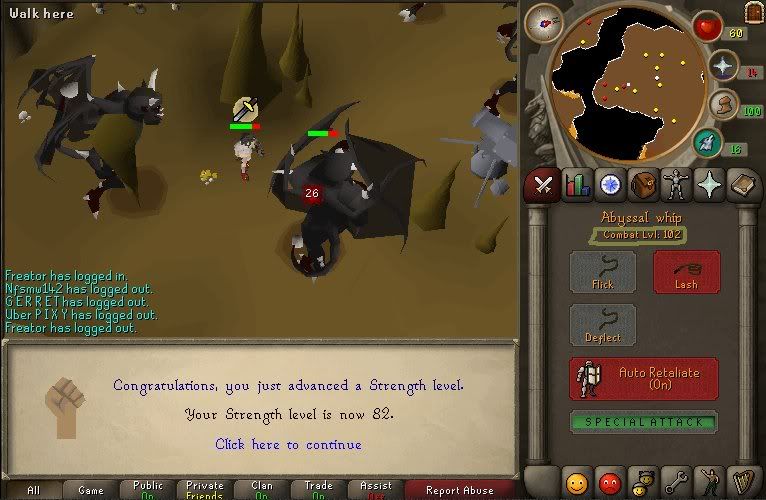Select the Deflect attack style
The width and height of the screenshot is (766, 500).
602,326
